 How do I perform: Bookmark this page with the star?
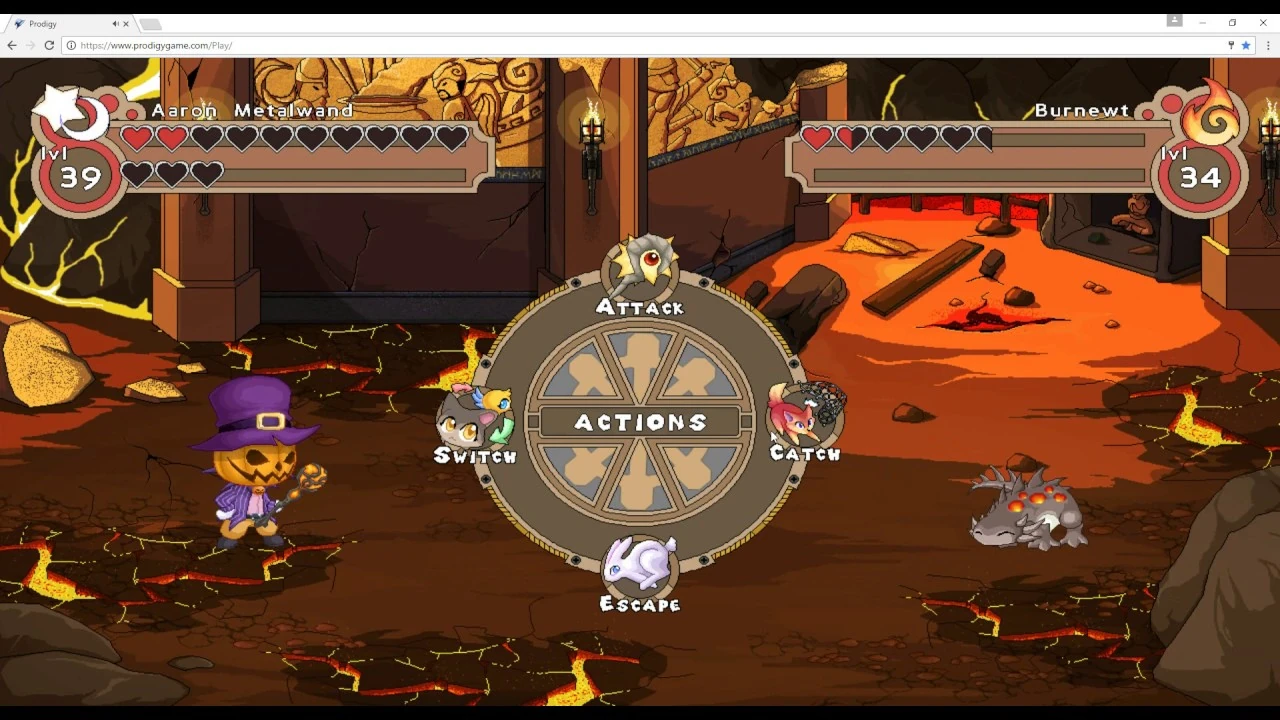pos(1246,45)
